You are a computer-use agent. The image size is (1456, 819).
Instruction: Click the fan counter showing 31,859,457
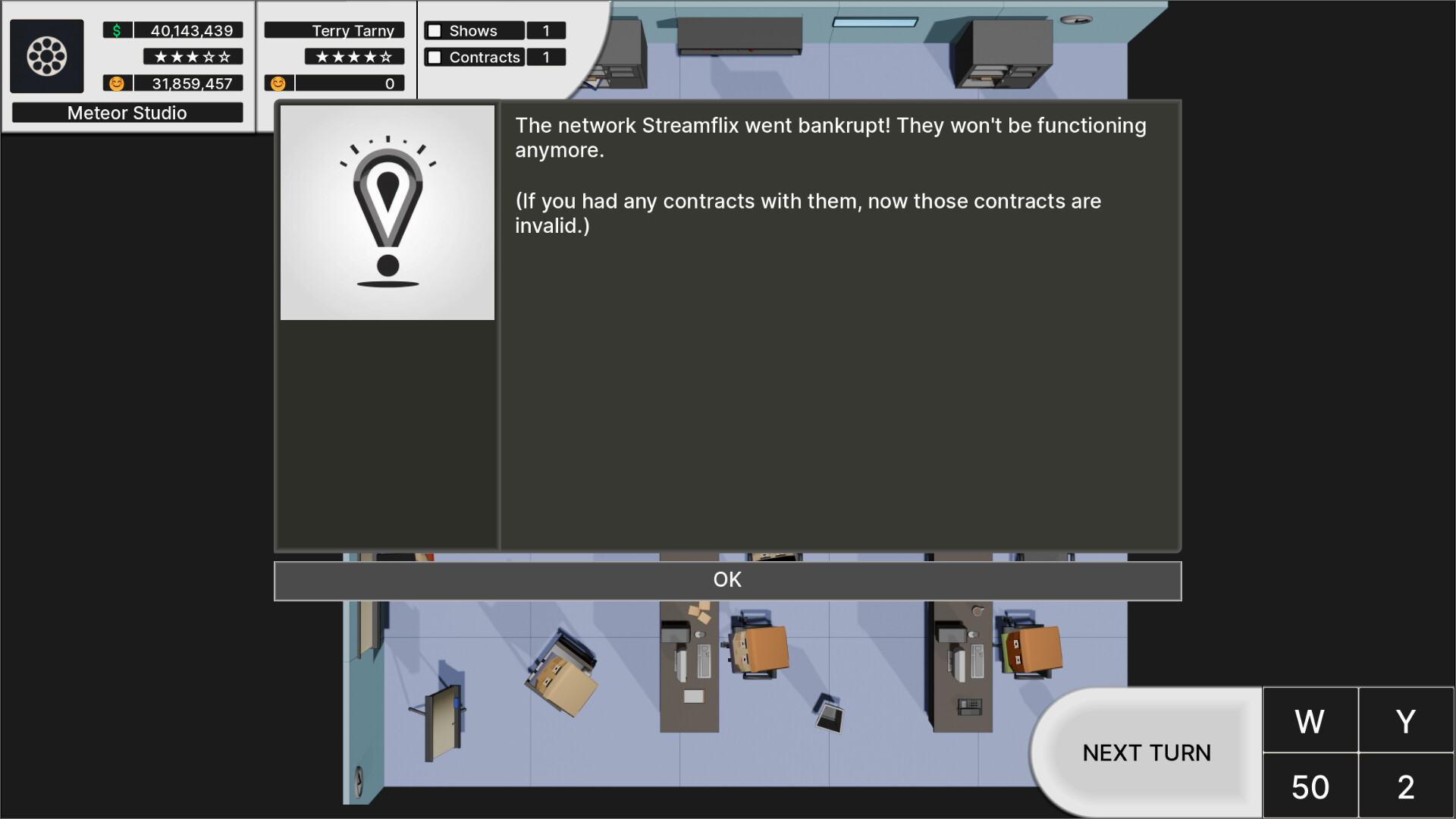coord(190,83)
